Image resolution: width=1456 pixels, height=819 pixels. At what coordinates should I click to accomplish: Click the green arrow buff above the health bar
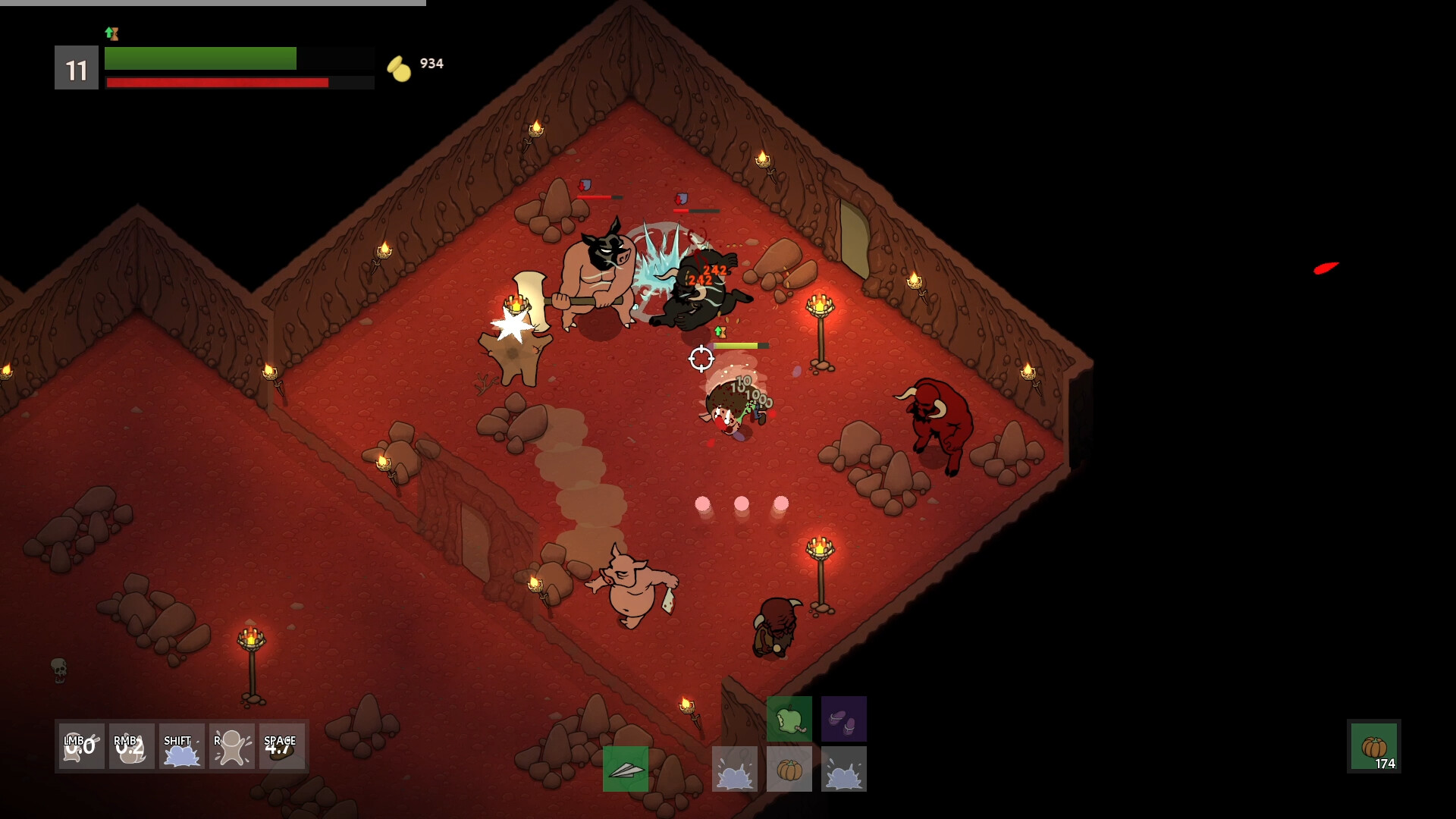coord(111,33)
